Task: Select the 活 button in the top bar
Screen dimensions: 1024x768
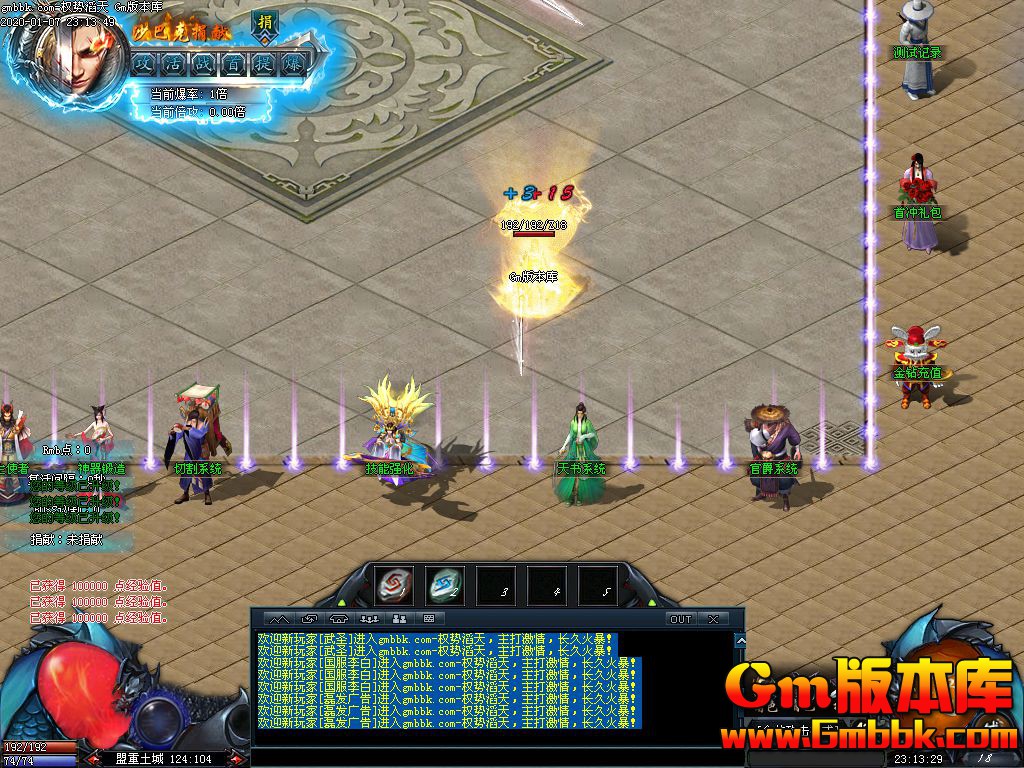Action: click(x=175, y=63)
